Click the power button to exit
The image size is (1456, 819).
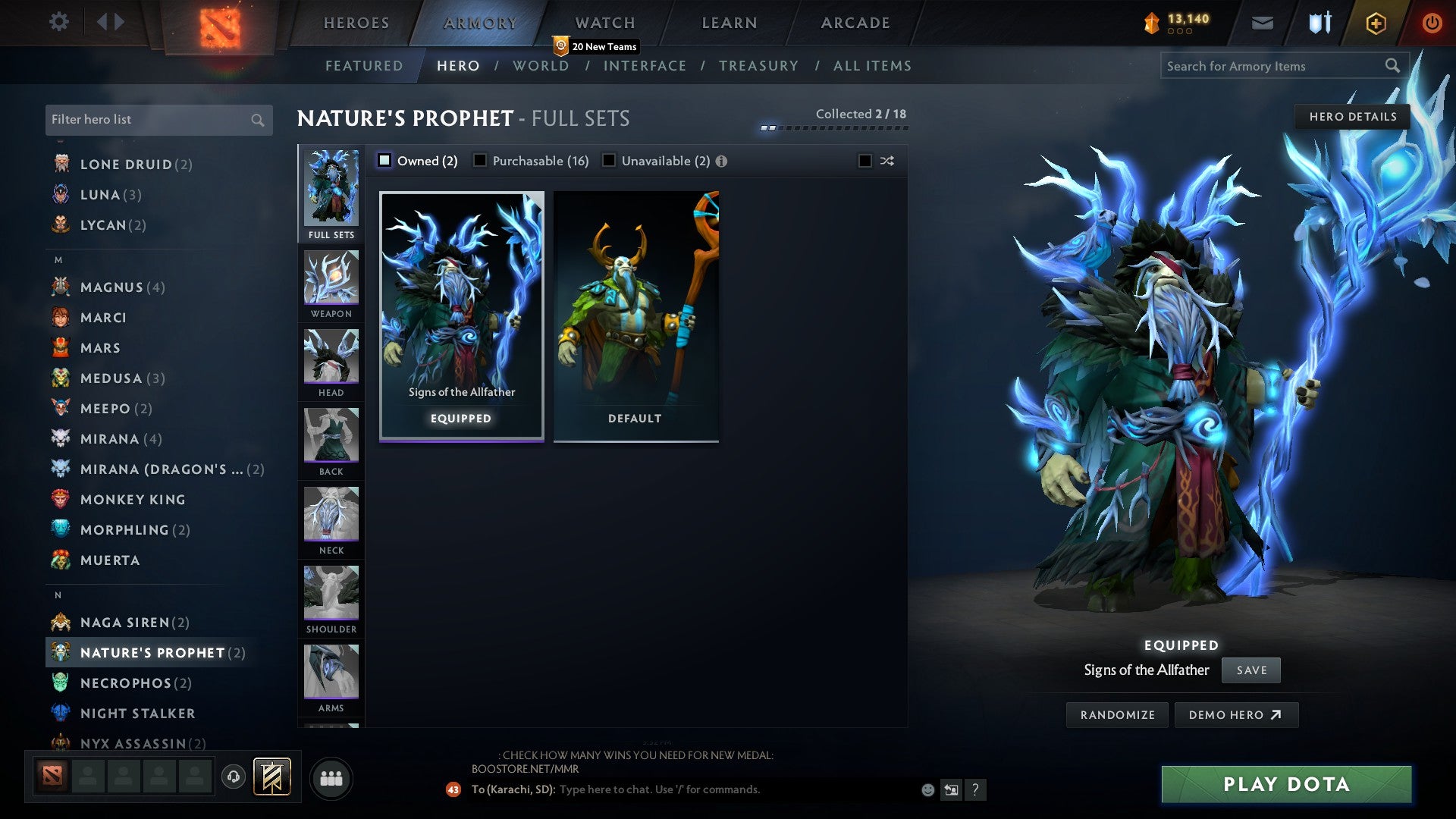click(x=1432, y=22)
